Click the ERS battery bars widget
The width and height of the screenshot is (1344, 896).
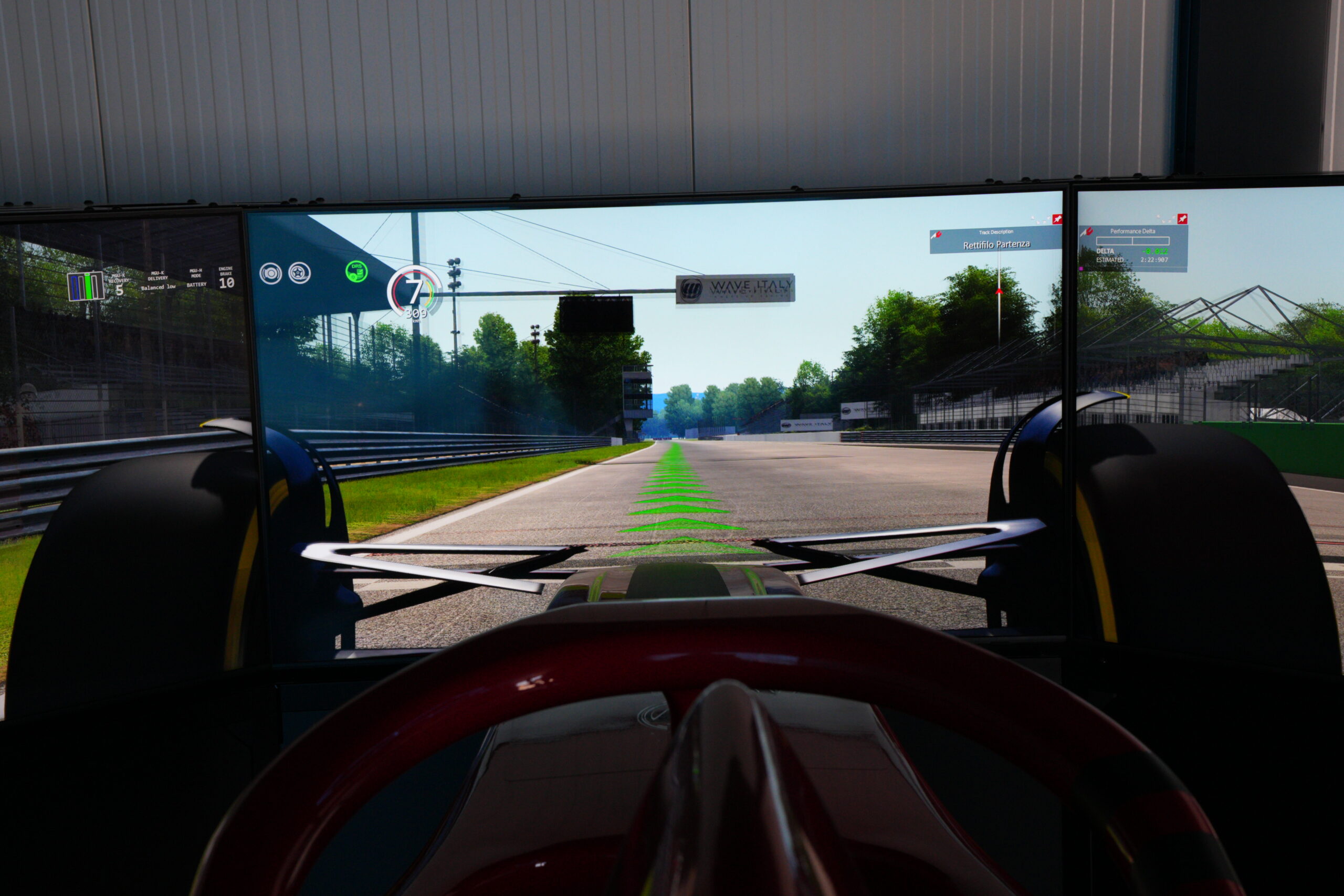[x=86, y=286]
